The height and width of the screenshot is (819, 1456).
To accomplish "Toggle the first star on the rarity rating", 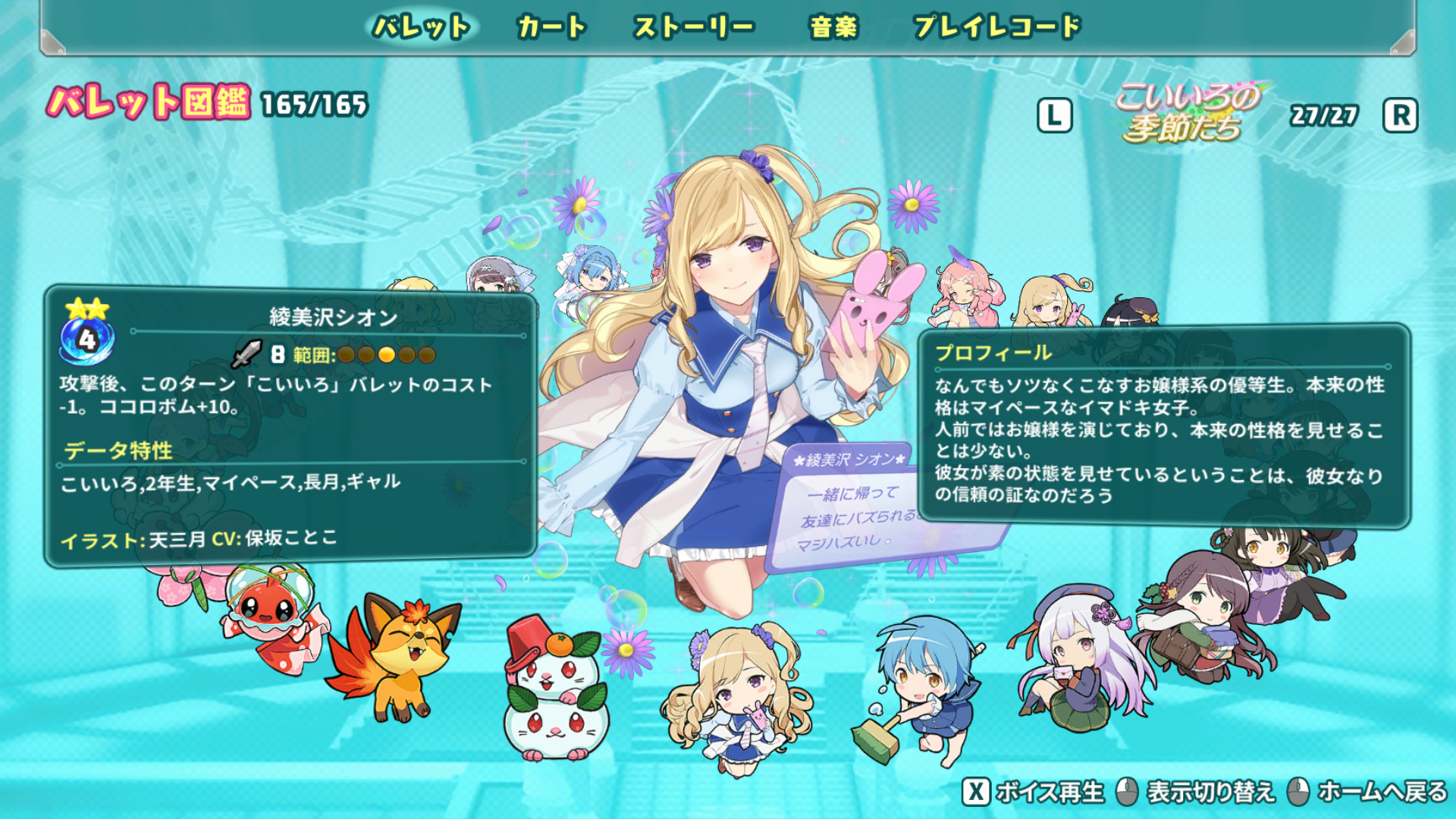I will pos(77,309).
